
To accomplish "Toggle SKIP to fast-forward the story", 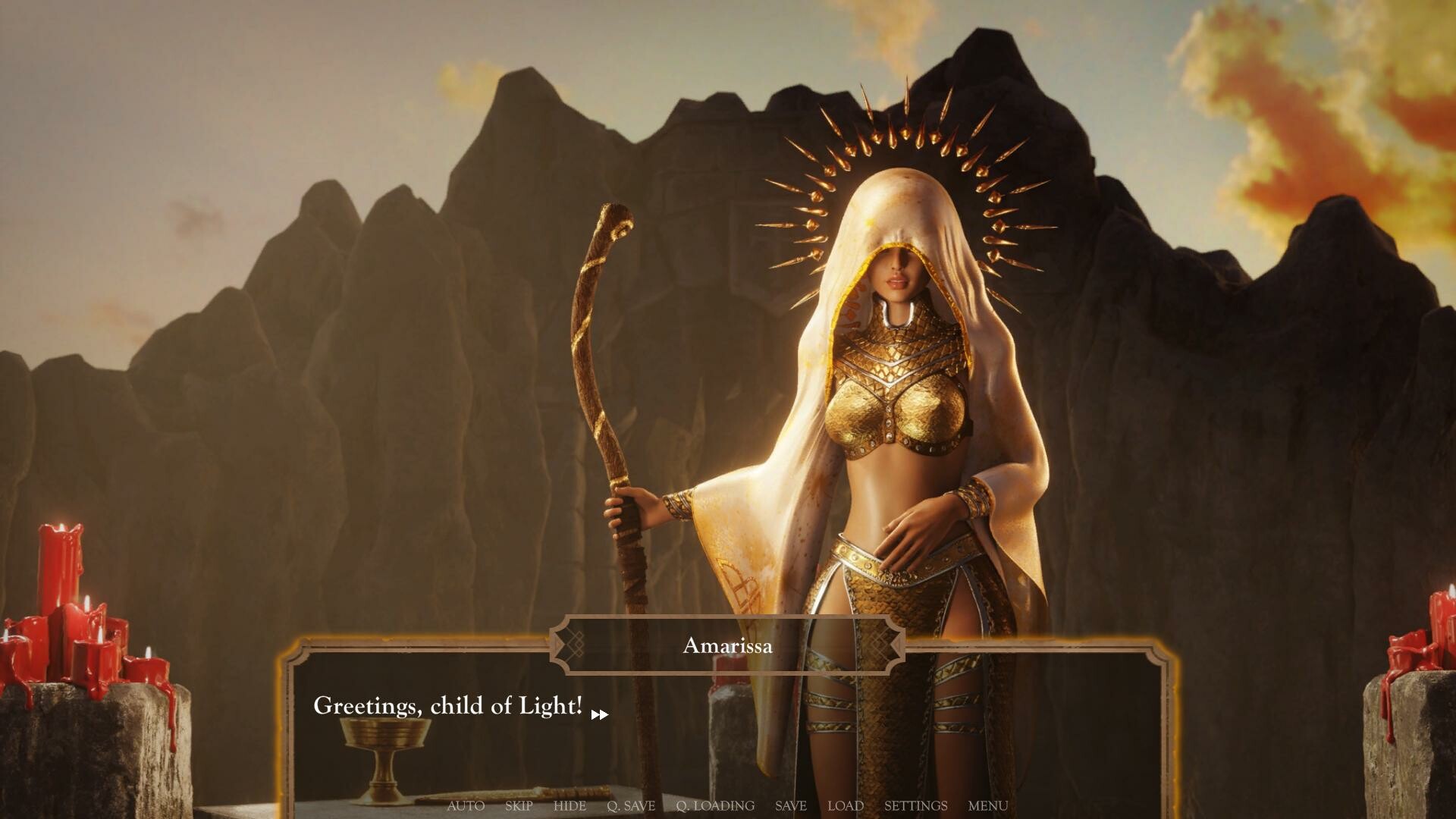I will tap(518, 806).
